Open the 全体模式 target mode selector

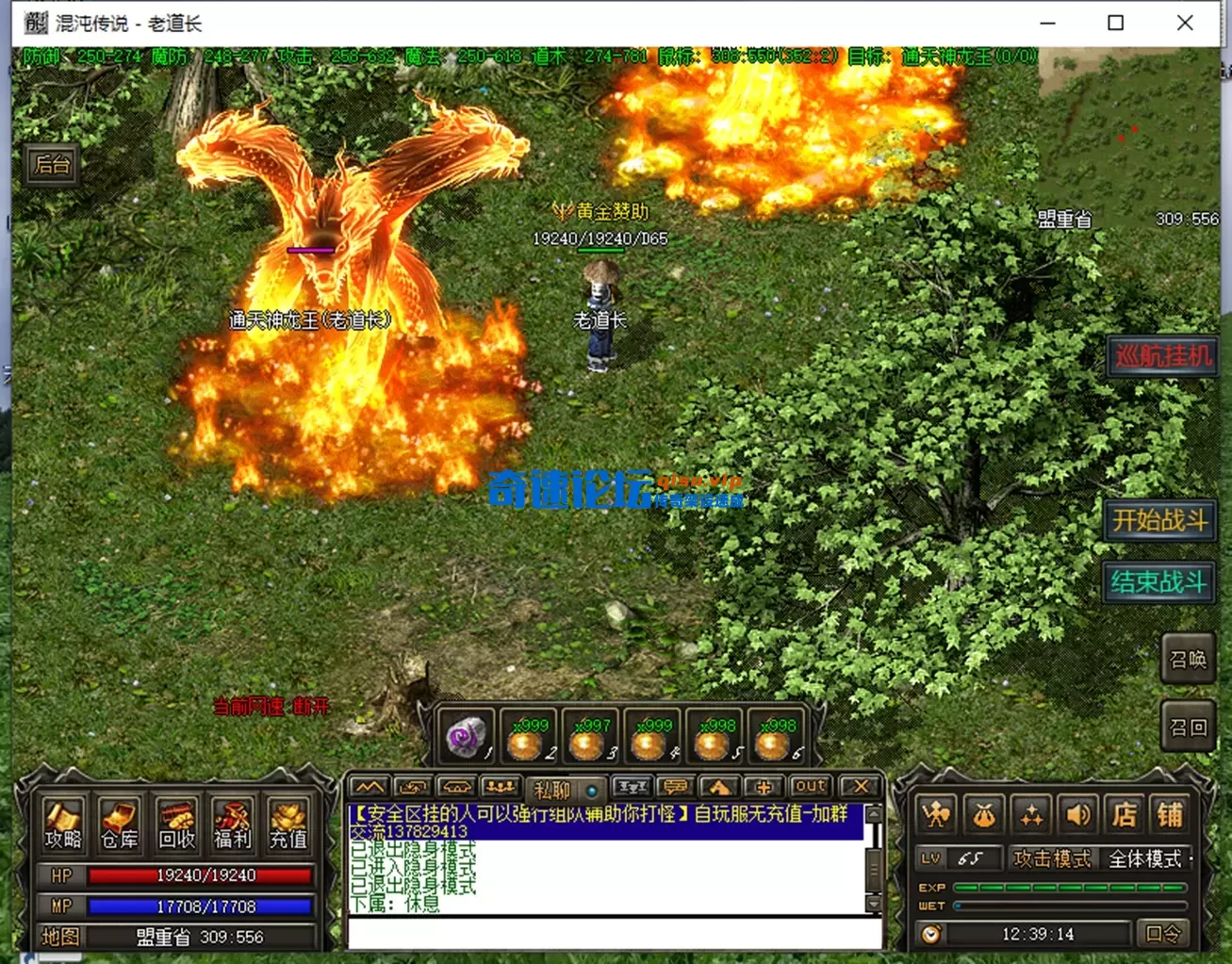coord(1143,859)
